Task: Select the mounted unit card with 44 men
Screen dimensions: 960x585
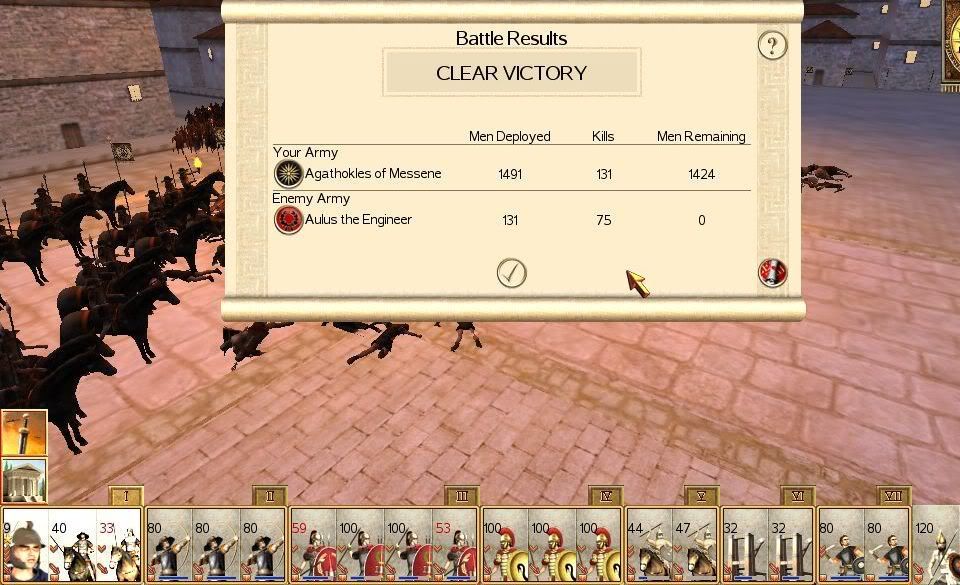Action: point(648,547)
